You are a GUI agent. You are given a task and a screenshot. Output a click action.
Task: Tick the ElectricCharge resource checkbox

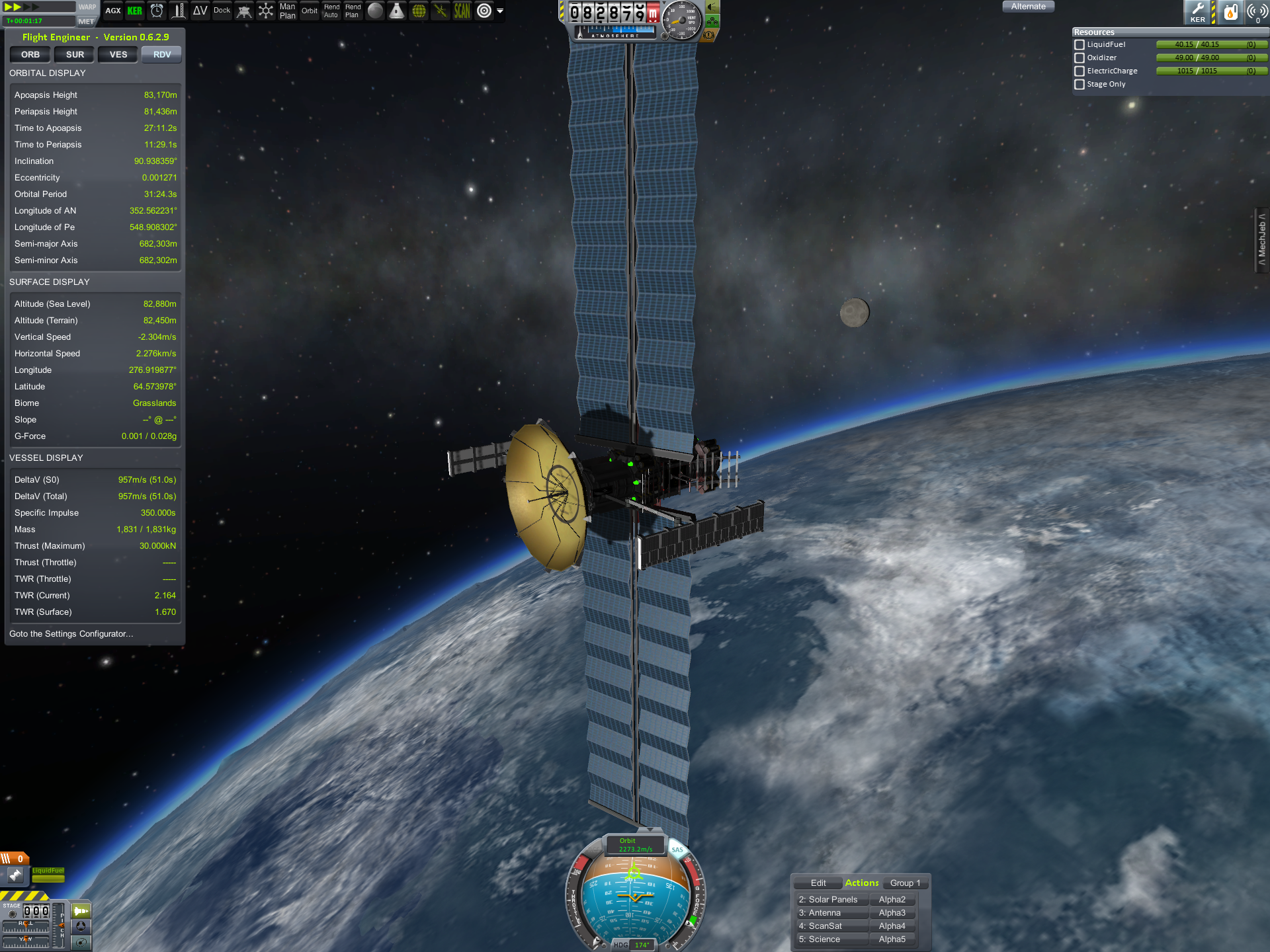[x=1079, y=71]
